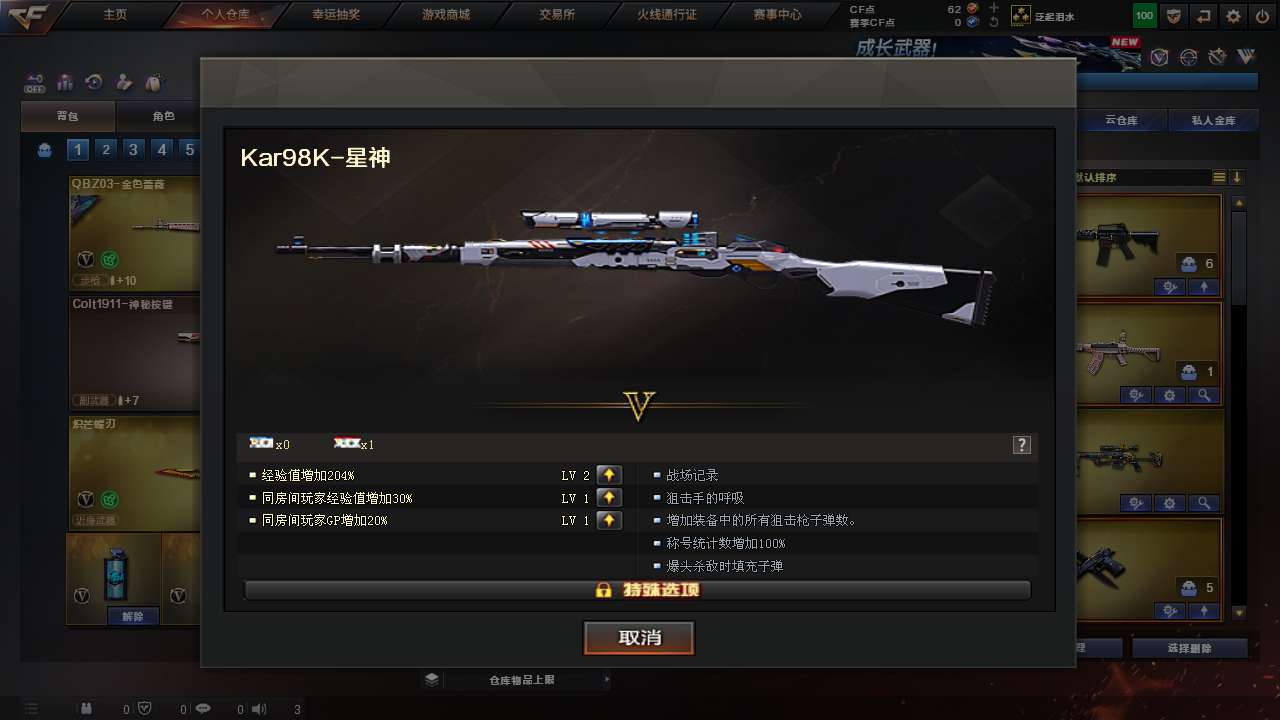The image size is (1280, 720).
Task: Open the 赛事中心 tournament center
Action: tap(777, 15)
